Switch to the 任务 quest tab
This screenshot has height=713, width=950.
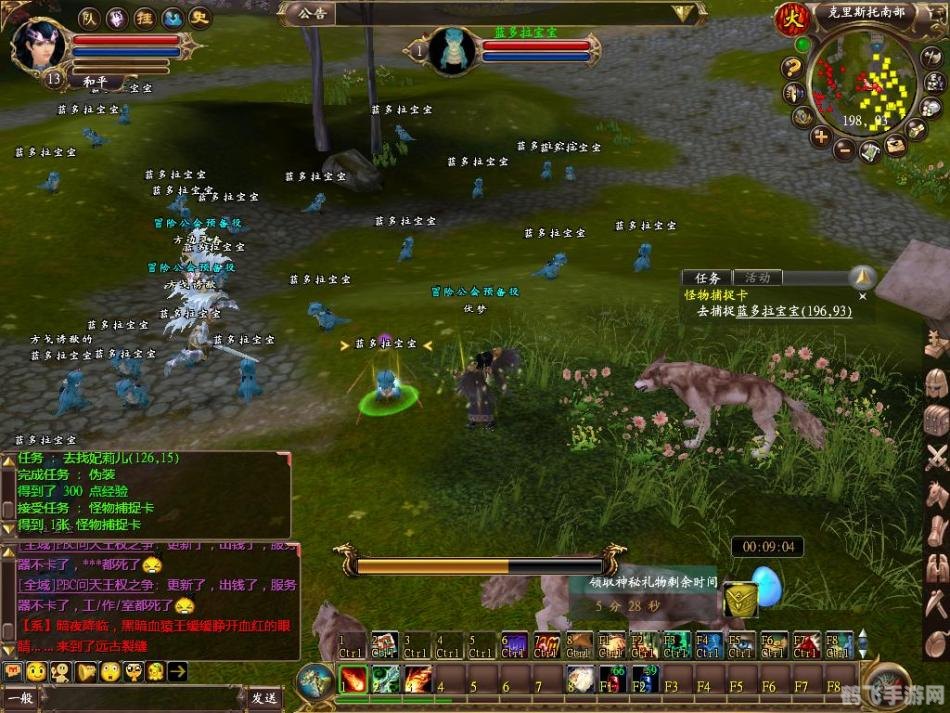[x=707, y=278]
